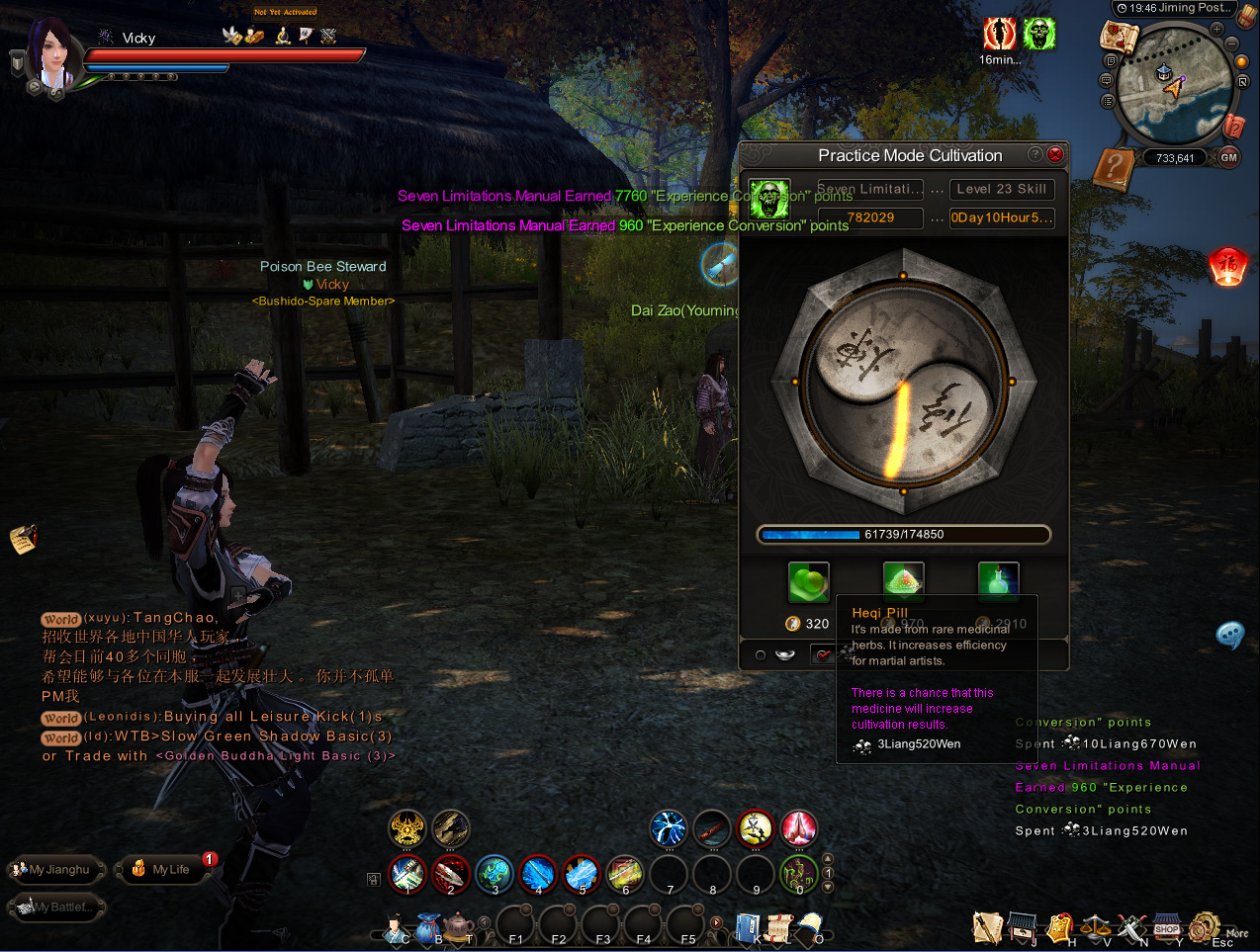Screen dimensions: 1260x952
Task: Open the blue skill book menu
Action: pos(747,928)
